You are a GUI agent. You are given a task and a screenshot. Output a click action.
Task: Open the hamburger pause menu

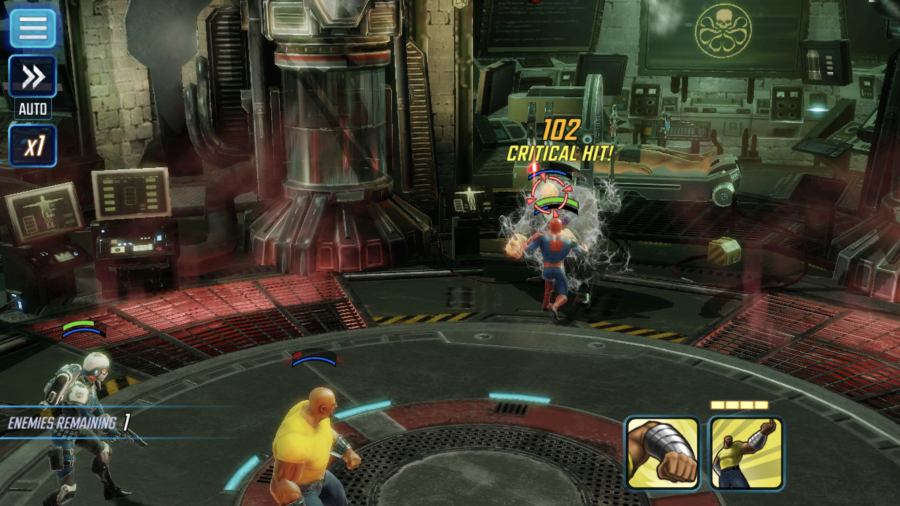tap(33, 27)
